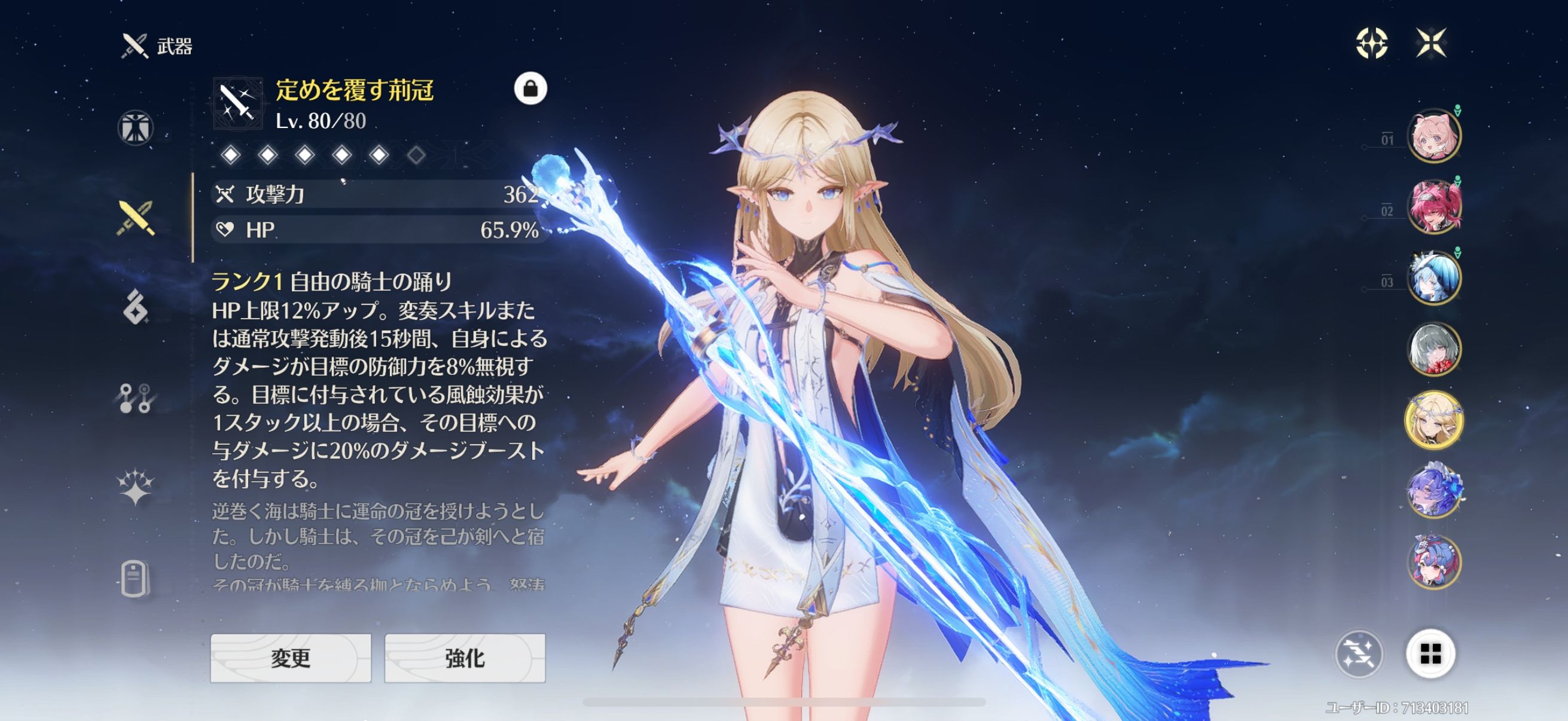
Task: Select the highlighted blonde elf portrait
Action: [1434, 420]
